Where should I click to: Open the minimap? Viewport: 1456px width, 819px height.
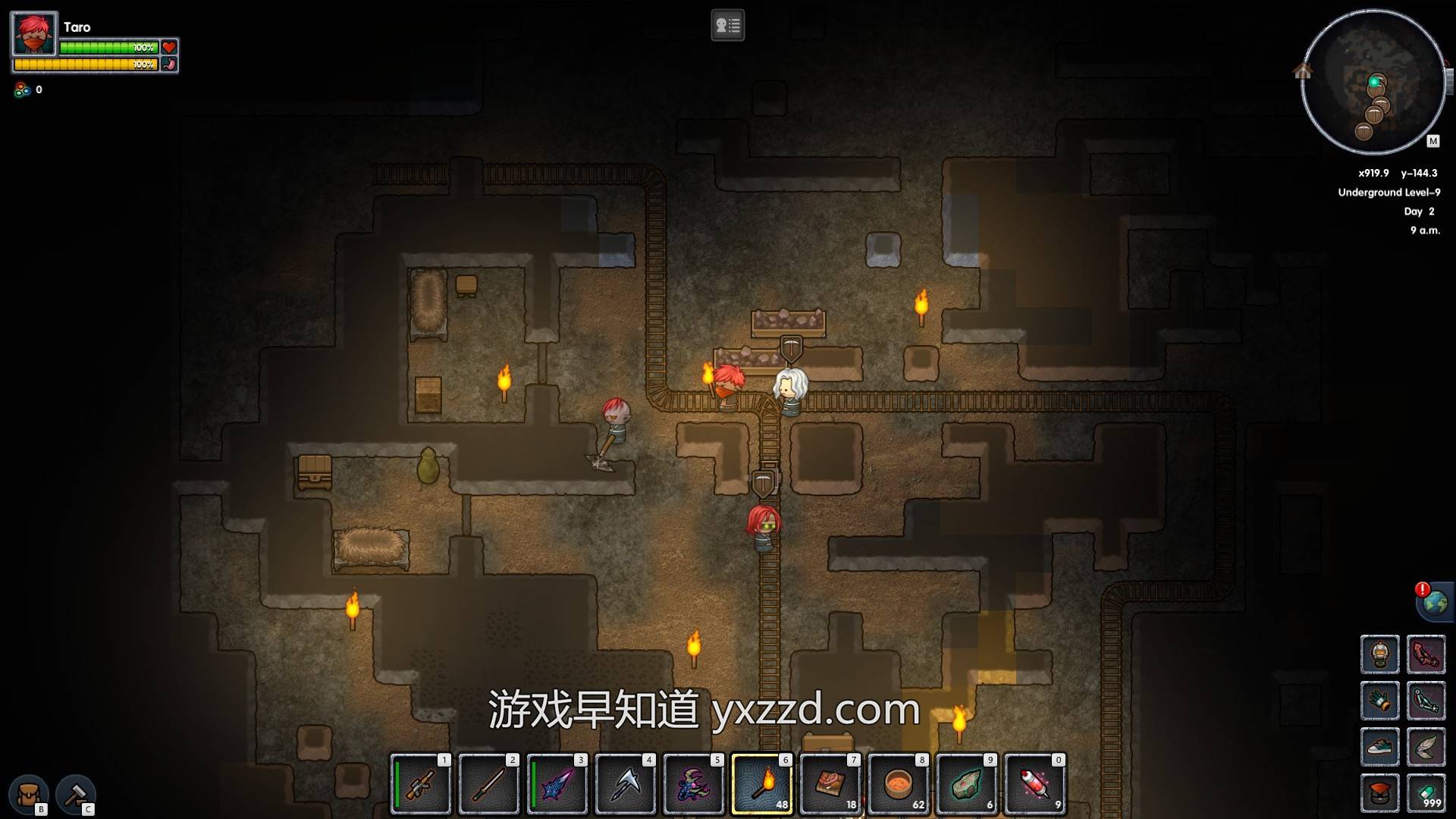(x=1373, y=82)
